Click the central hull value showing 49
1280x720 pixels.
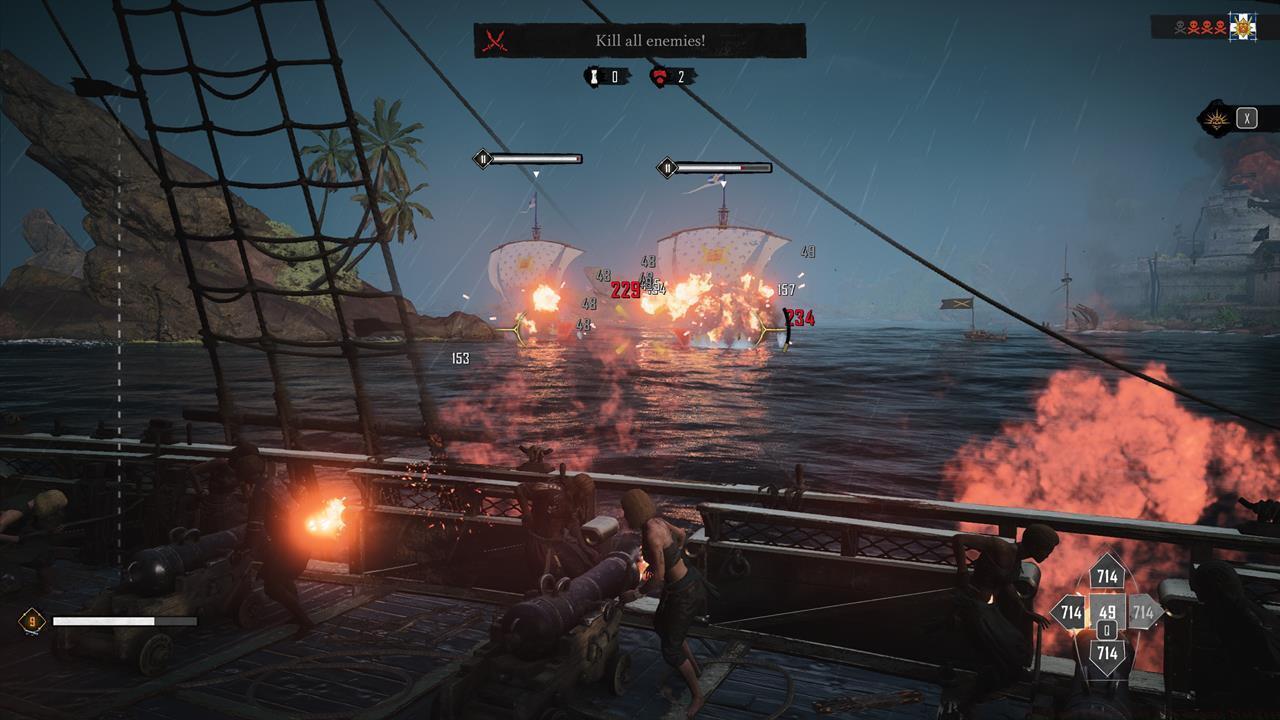point(1107,612)
